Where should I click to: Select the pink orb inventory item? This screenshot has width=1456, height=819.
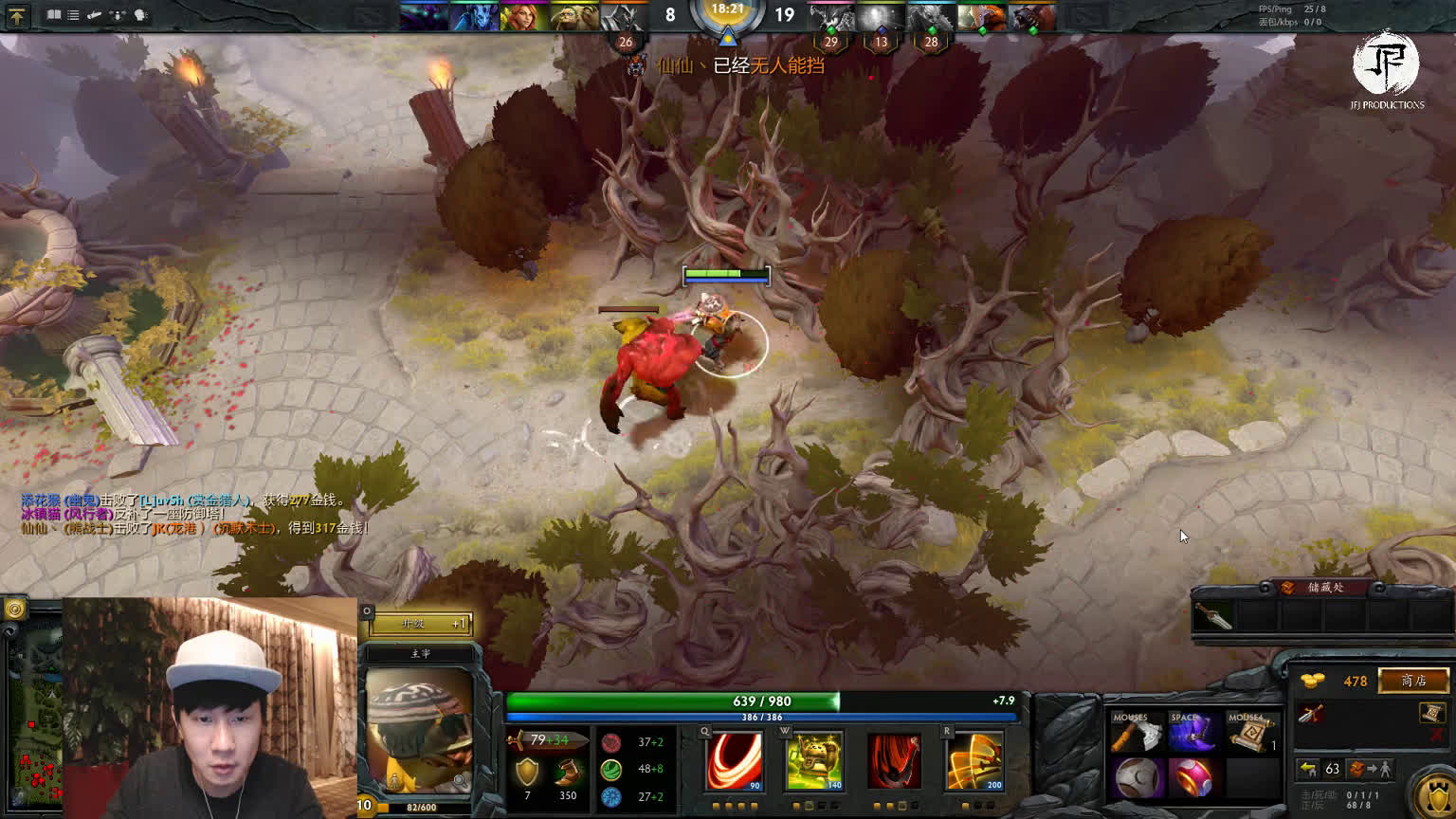point(1192,778)
